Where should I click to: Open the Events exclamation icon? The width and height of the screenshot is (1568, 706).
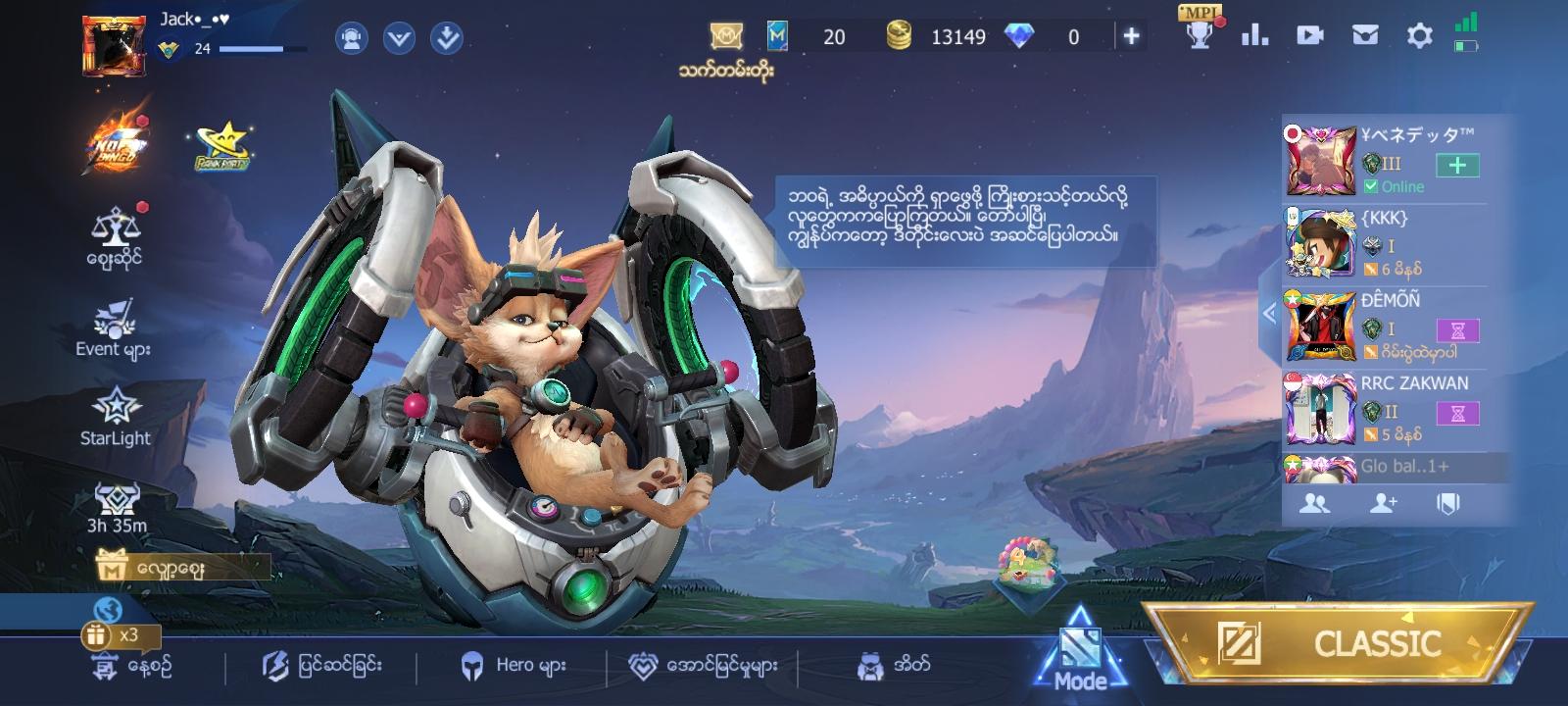point(113,318)
